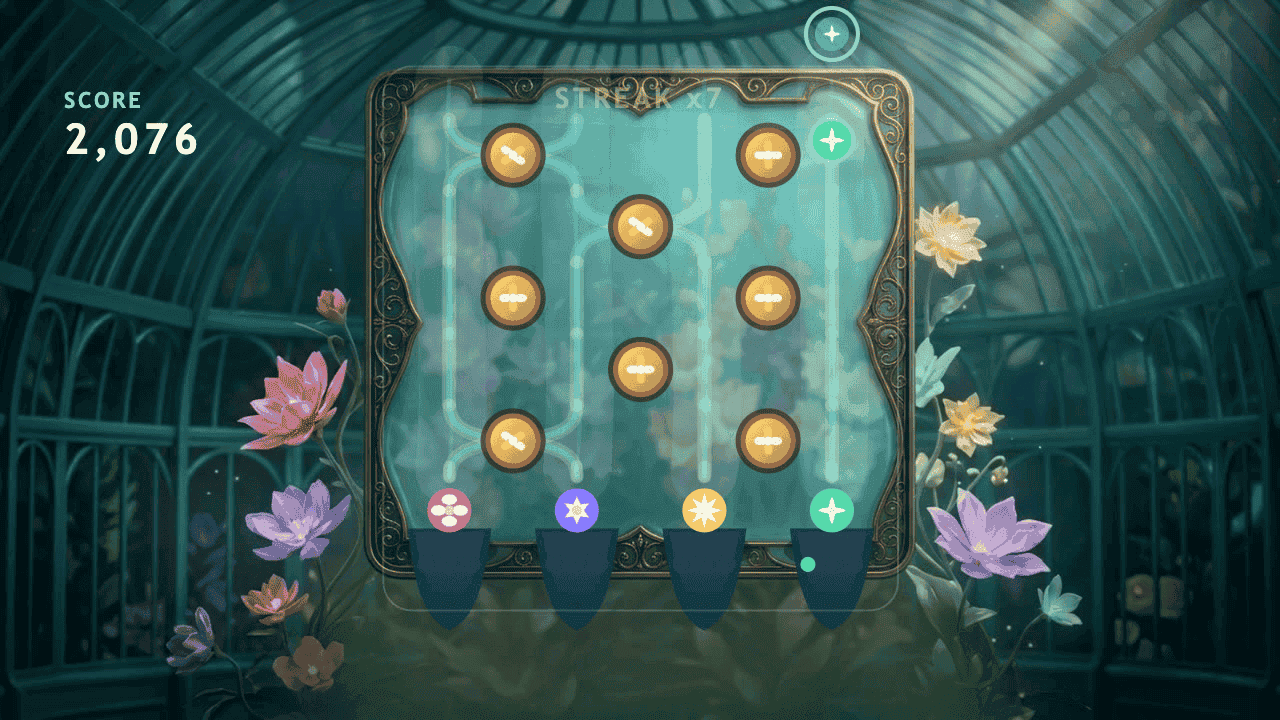Select the teal sparkle pot emblem
1280x720 pixels.
click(832, 509)
